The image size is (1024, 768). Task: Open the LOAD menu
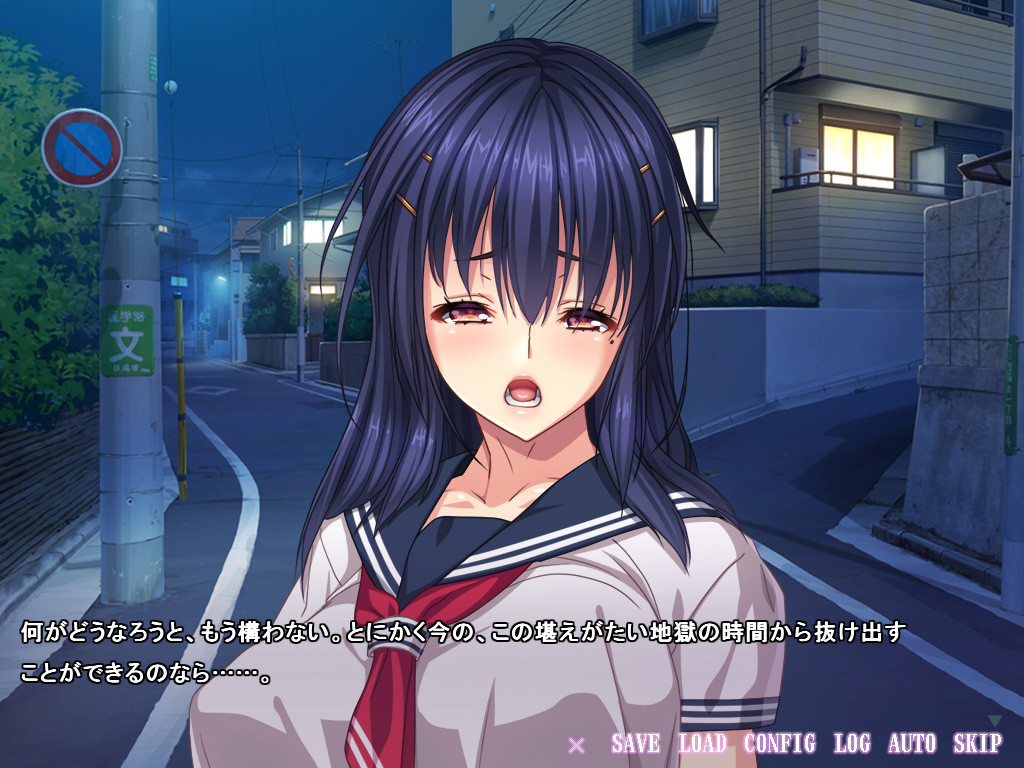702,743
